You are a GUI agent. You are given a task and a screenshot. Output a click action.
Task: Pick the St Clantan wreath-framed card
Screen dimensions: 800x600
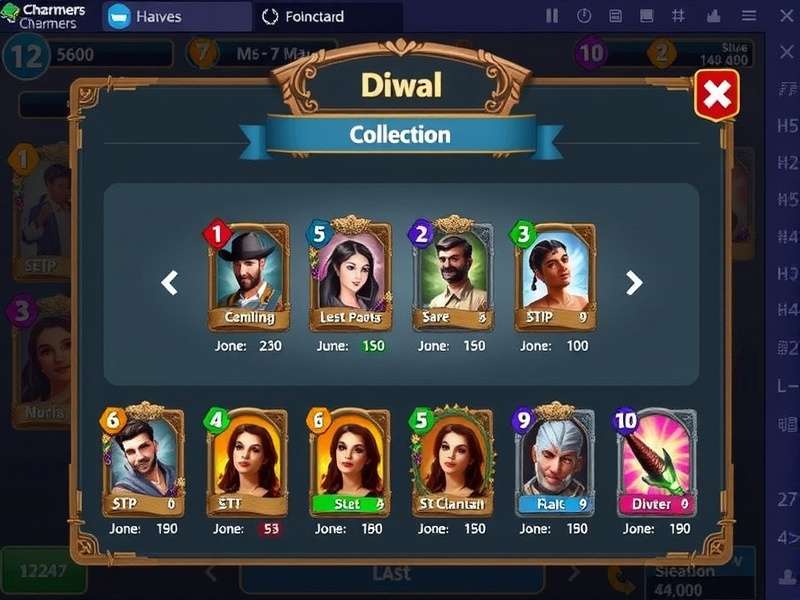click(x=452, y=462)
